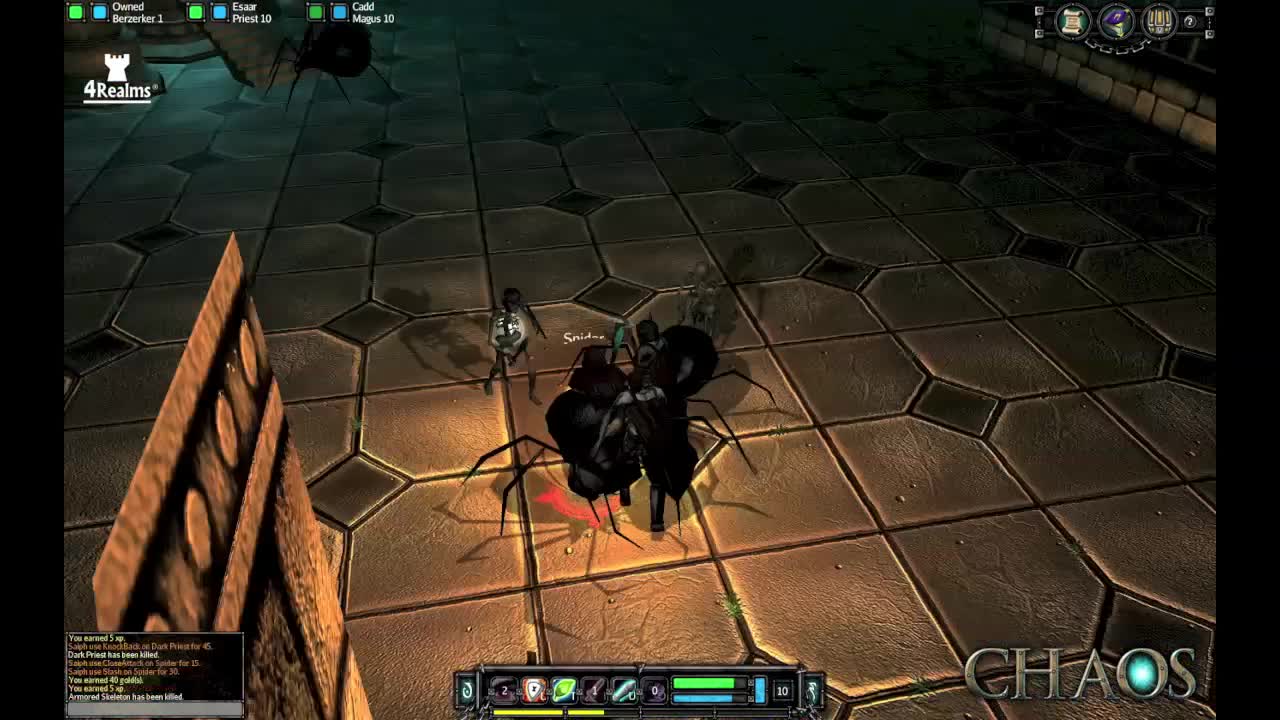Toggle the green status square beside Cadd
Image resolution: width=1280 pixels, height=720 pixels.
[x=314, y=12]
